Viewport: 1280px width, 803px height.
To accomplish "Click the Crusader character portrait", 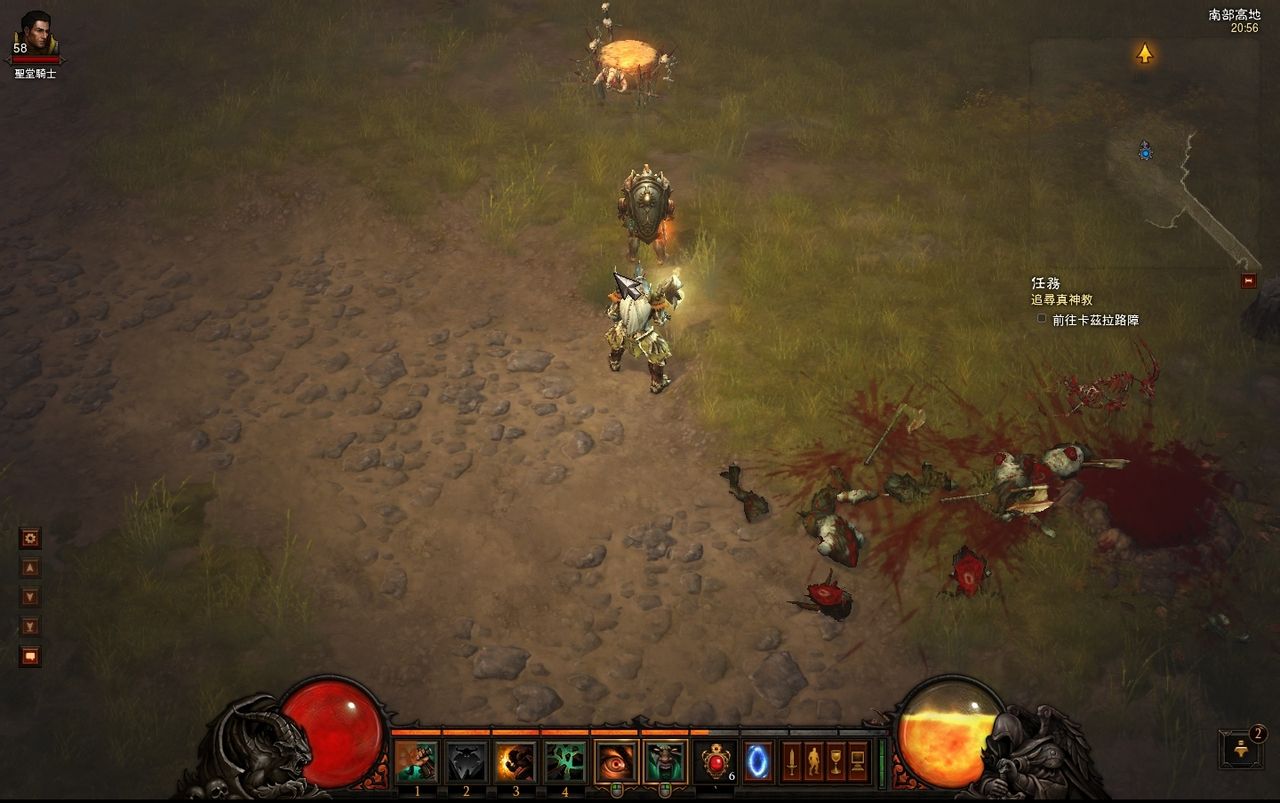I will point(36,36).
